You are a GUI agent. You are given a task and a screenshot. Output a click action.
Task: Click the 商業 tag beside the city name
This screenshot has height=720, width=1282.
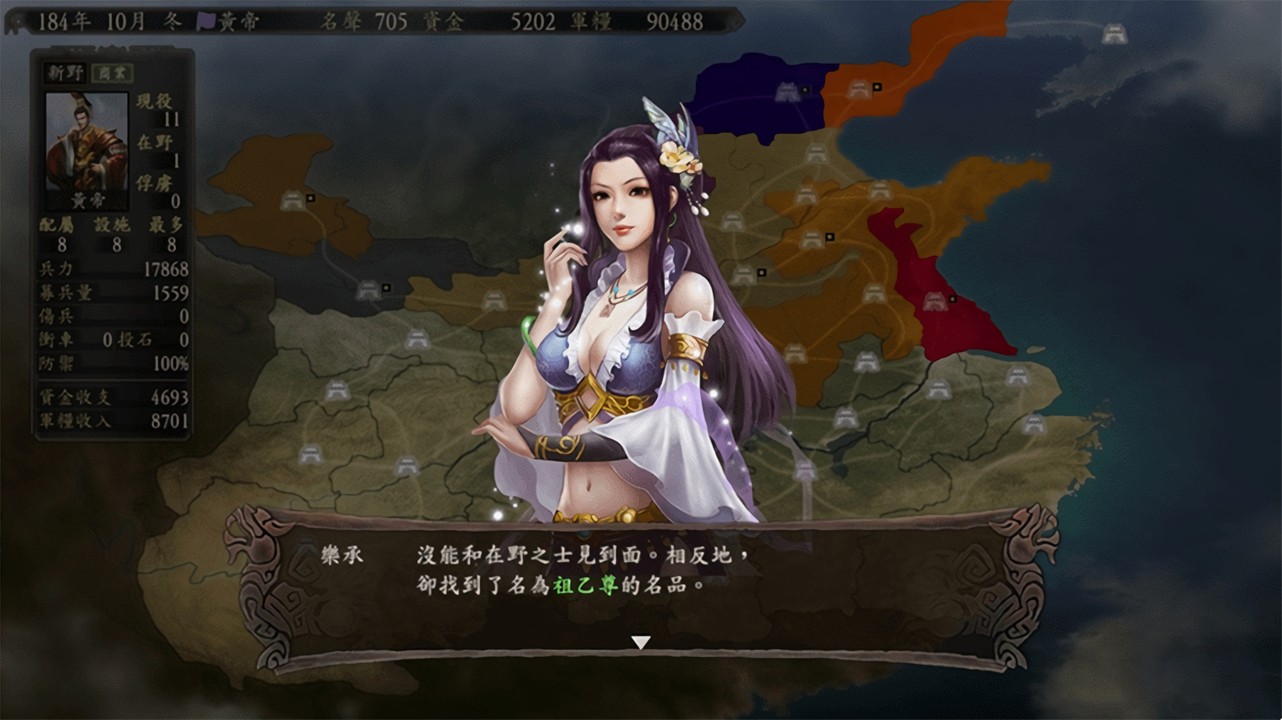point(112,73)
